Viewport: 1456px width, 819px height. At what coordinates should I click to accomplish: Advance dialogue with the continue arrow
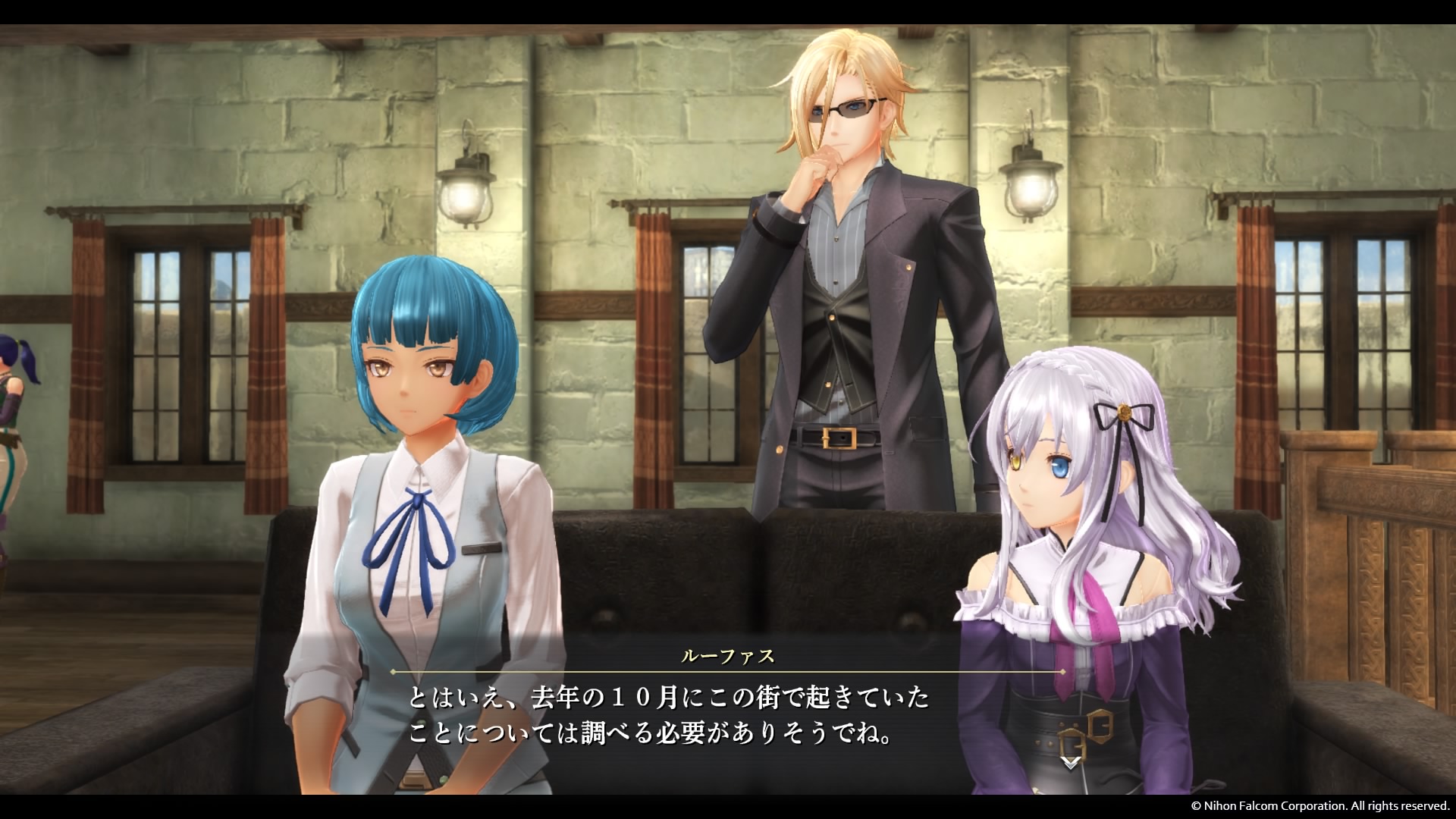coord(1070,763)
